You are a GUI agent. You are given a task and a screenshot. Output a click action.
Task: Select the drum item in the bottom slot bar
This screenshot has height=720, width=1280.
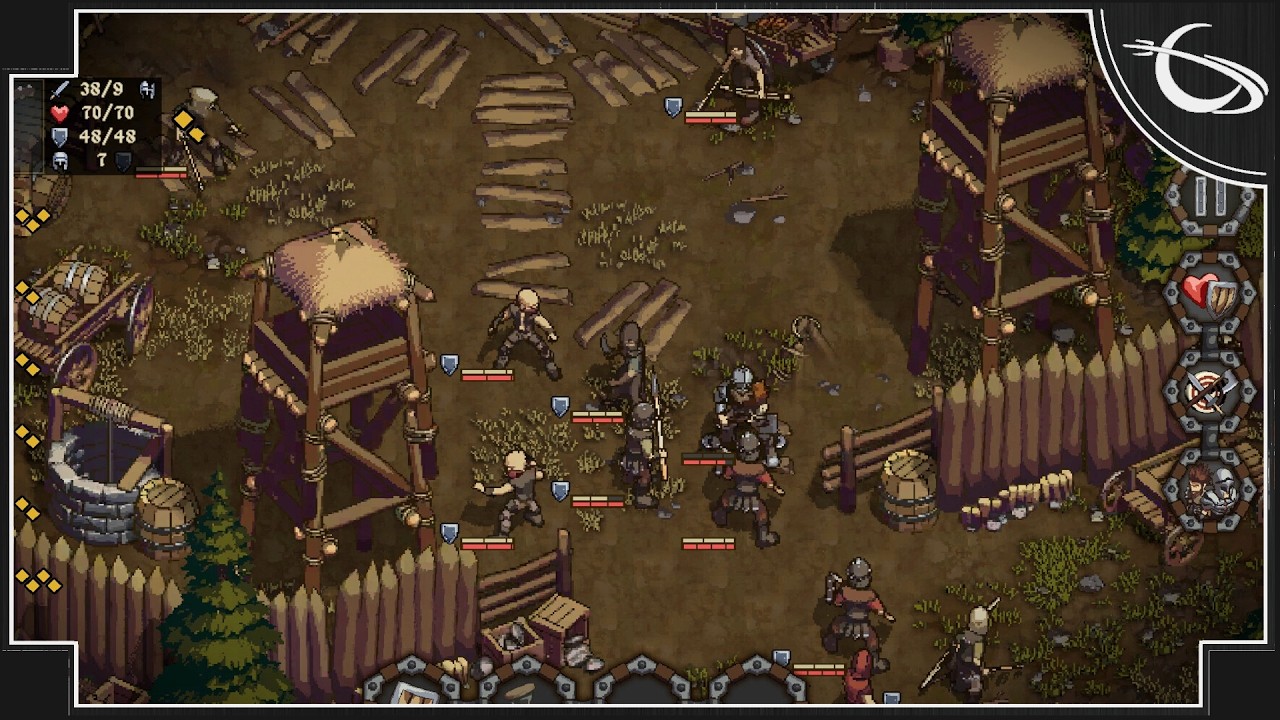click(x=519, y=693)
